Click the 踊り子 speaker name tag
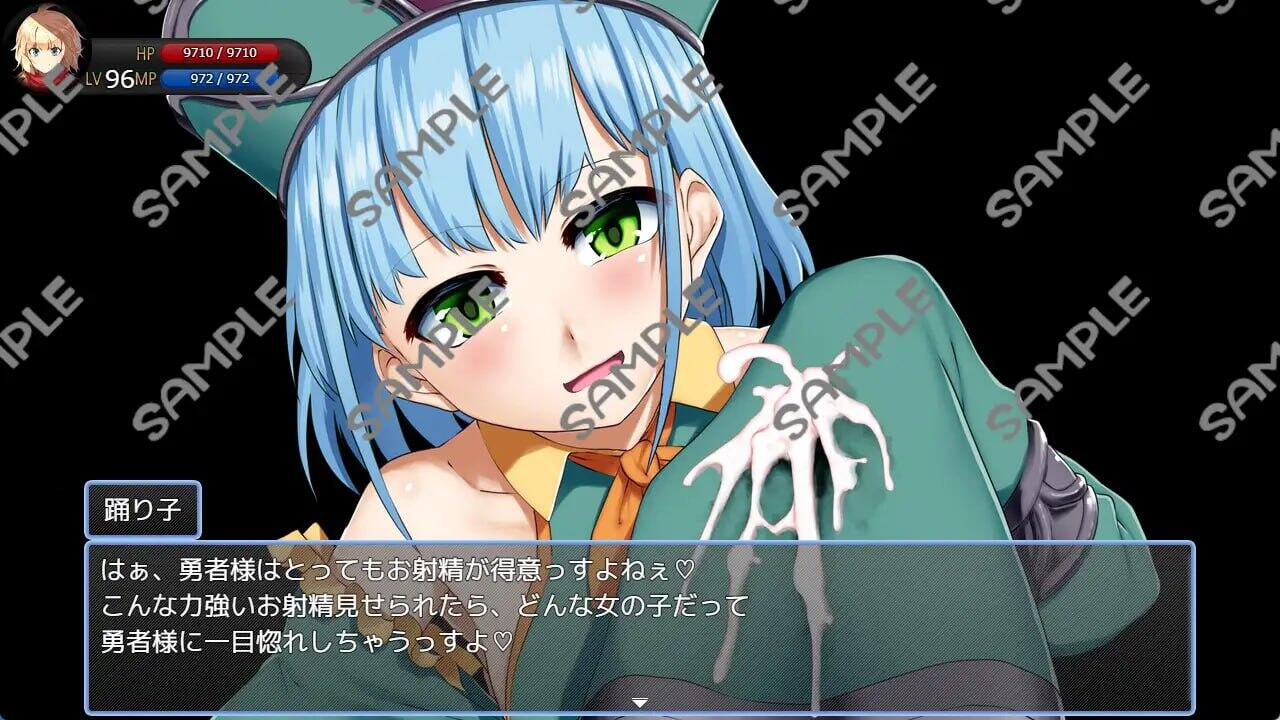This screenshot has width=1280, height=720. (143, 509)
